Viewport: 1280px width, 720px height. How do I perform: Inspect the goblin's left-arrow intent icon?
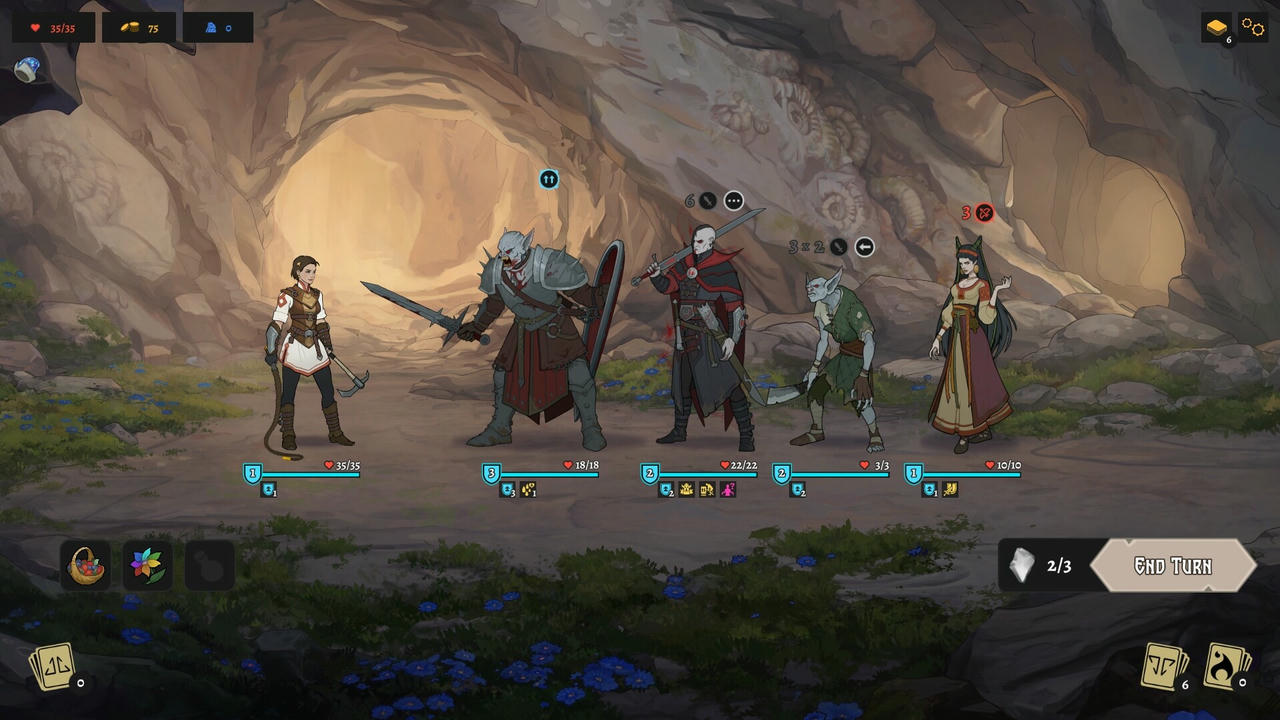[x=865, y=247]
